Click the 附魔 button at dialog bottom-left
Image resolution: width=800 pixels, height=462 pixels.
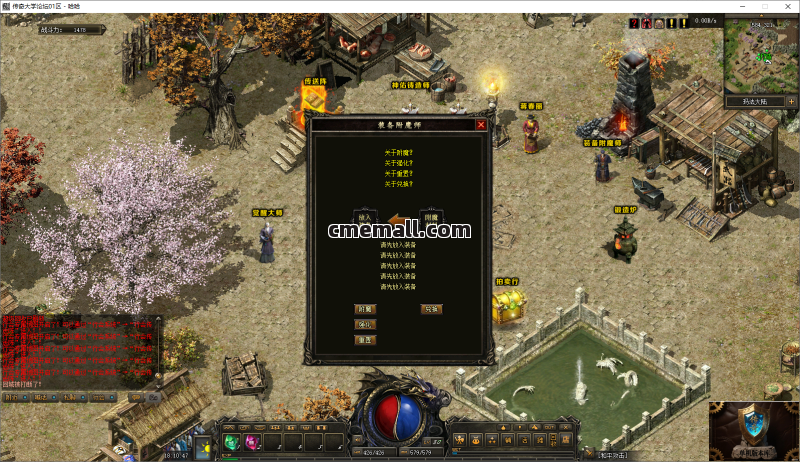click(365, 309)
